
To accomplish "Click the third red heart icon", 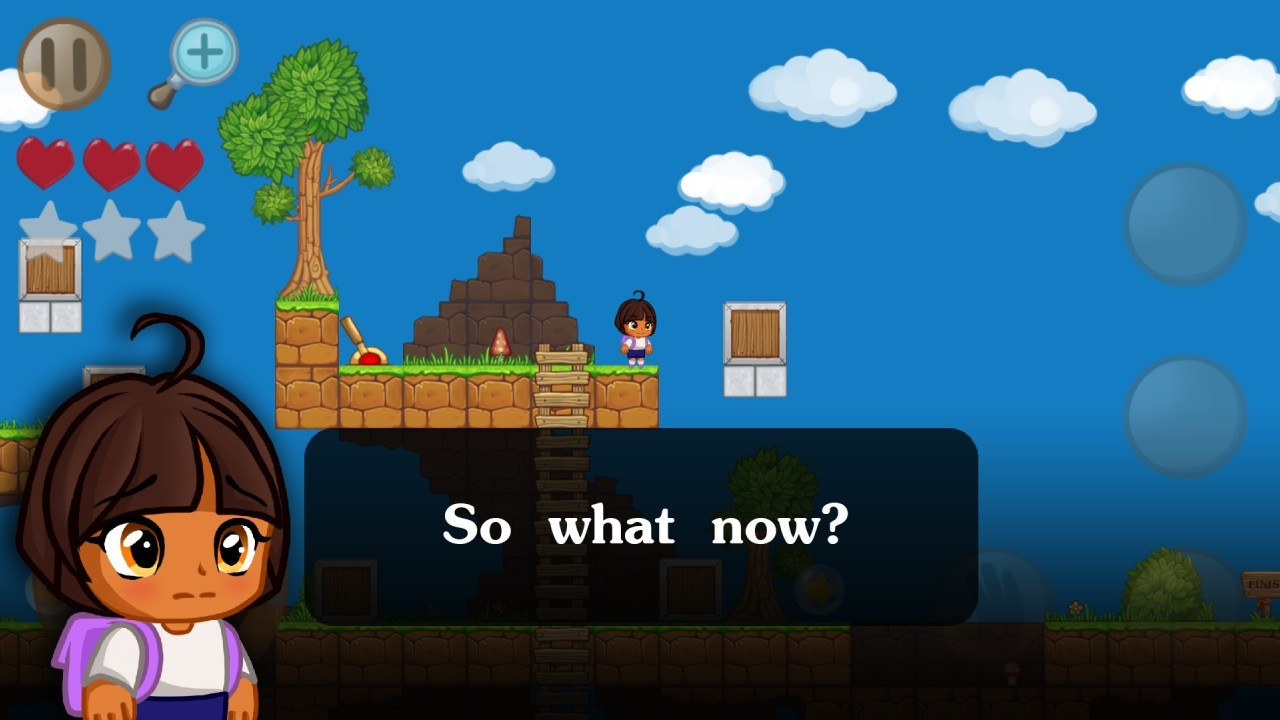I will [x=175, y=162].
